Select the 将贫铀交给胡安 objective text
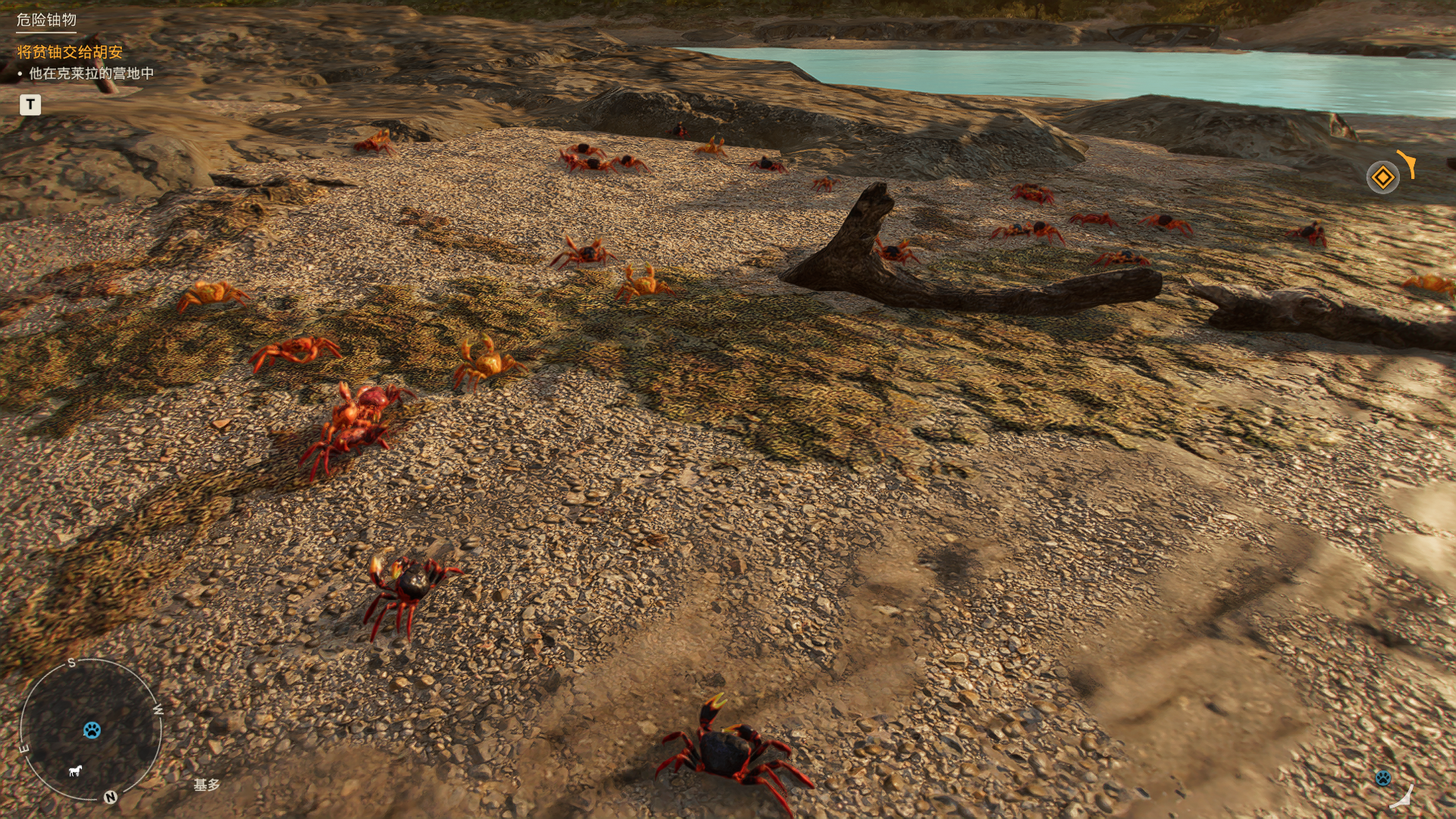Screen dimensions: 1456x819 point(70,52)
